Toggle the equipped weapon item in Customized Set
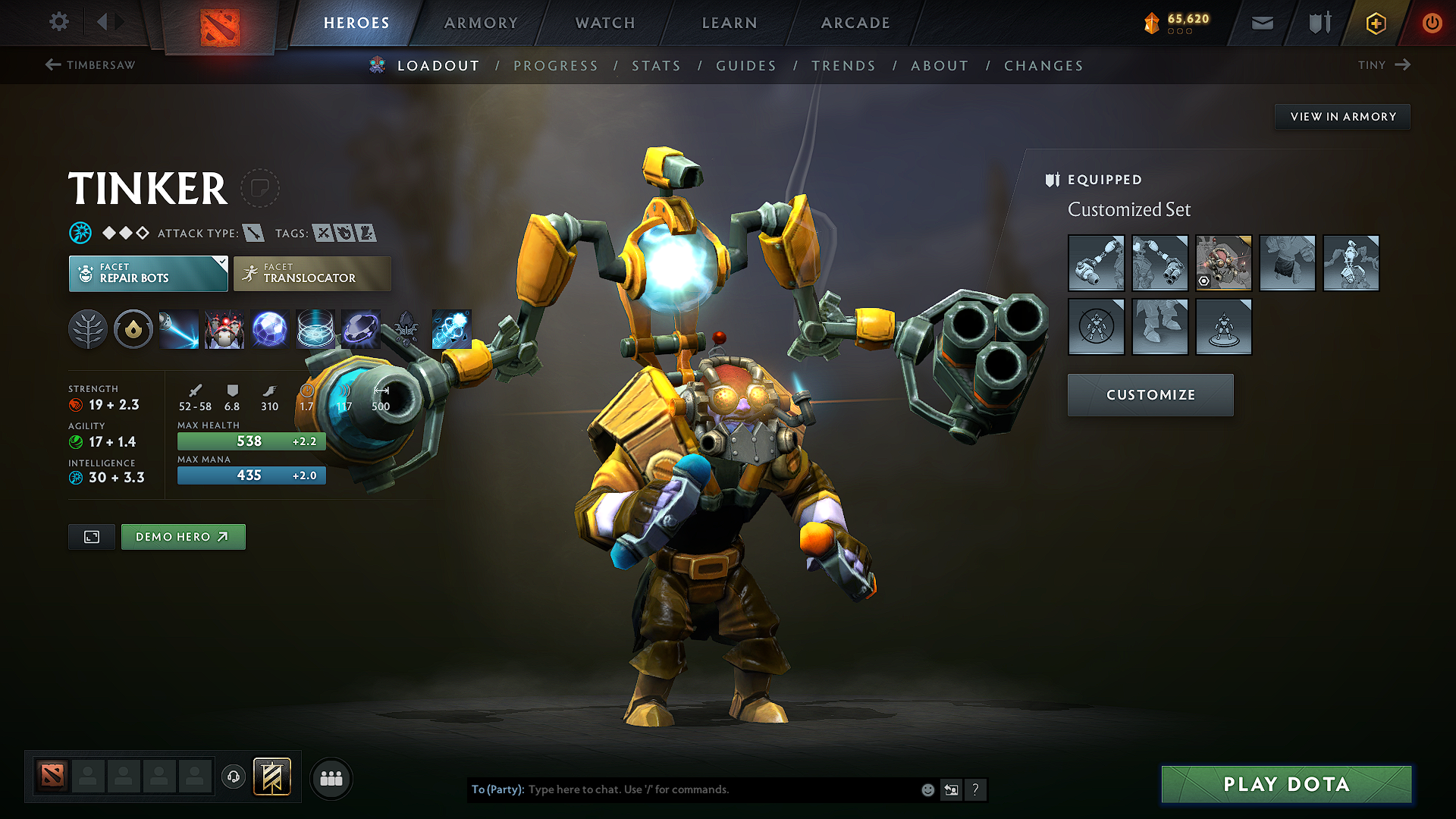The height and width of the screenshot is (819, 1456). [x=1097, y=263]
